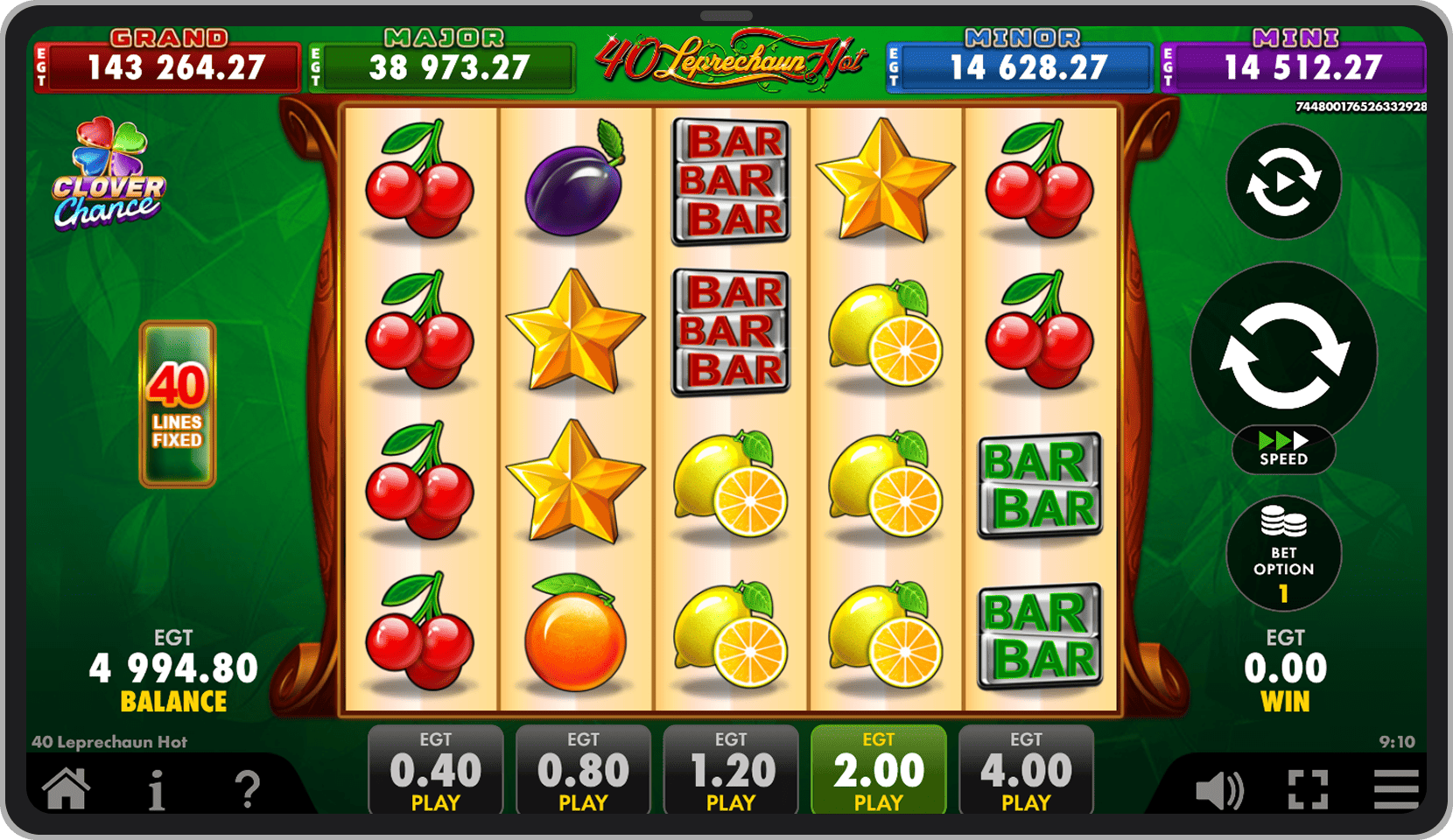Toggle the spin SPEED setting
The width and height of the screenshot is (1453, 840).
1283,450
